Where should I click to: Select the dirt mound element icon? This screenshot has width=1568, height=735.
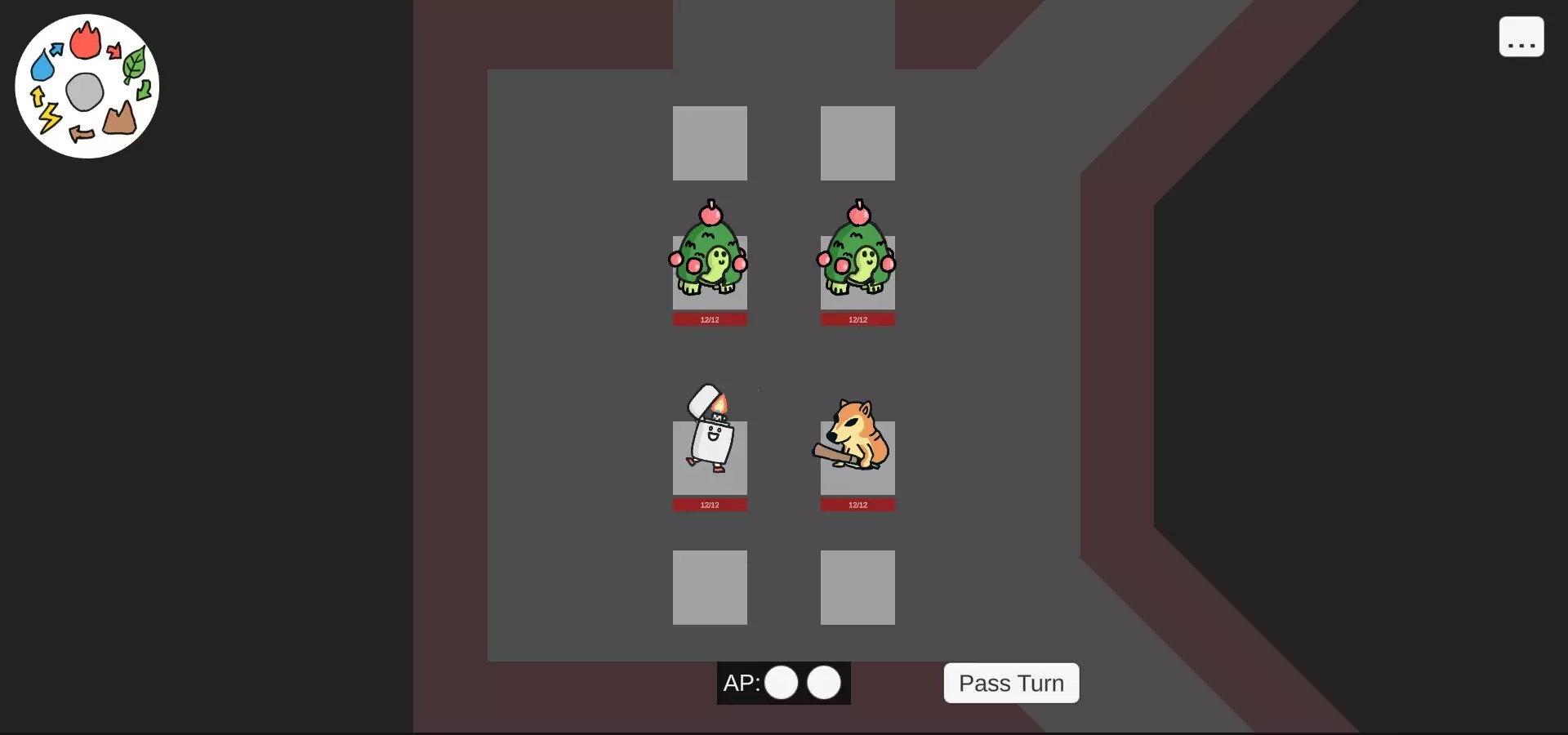click(119, 121)
